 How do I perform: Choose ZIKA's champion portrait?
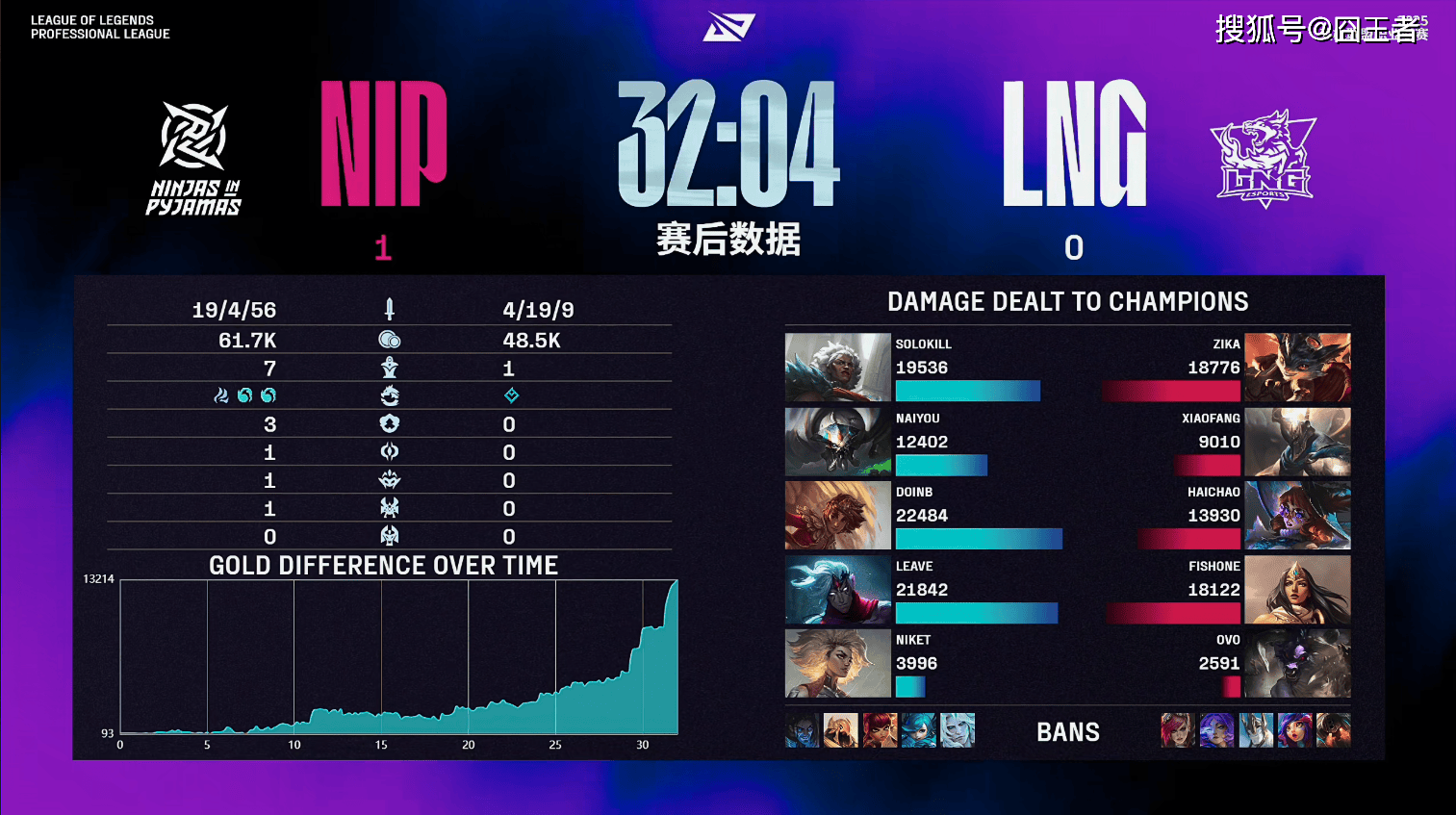click(1297, 367)
